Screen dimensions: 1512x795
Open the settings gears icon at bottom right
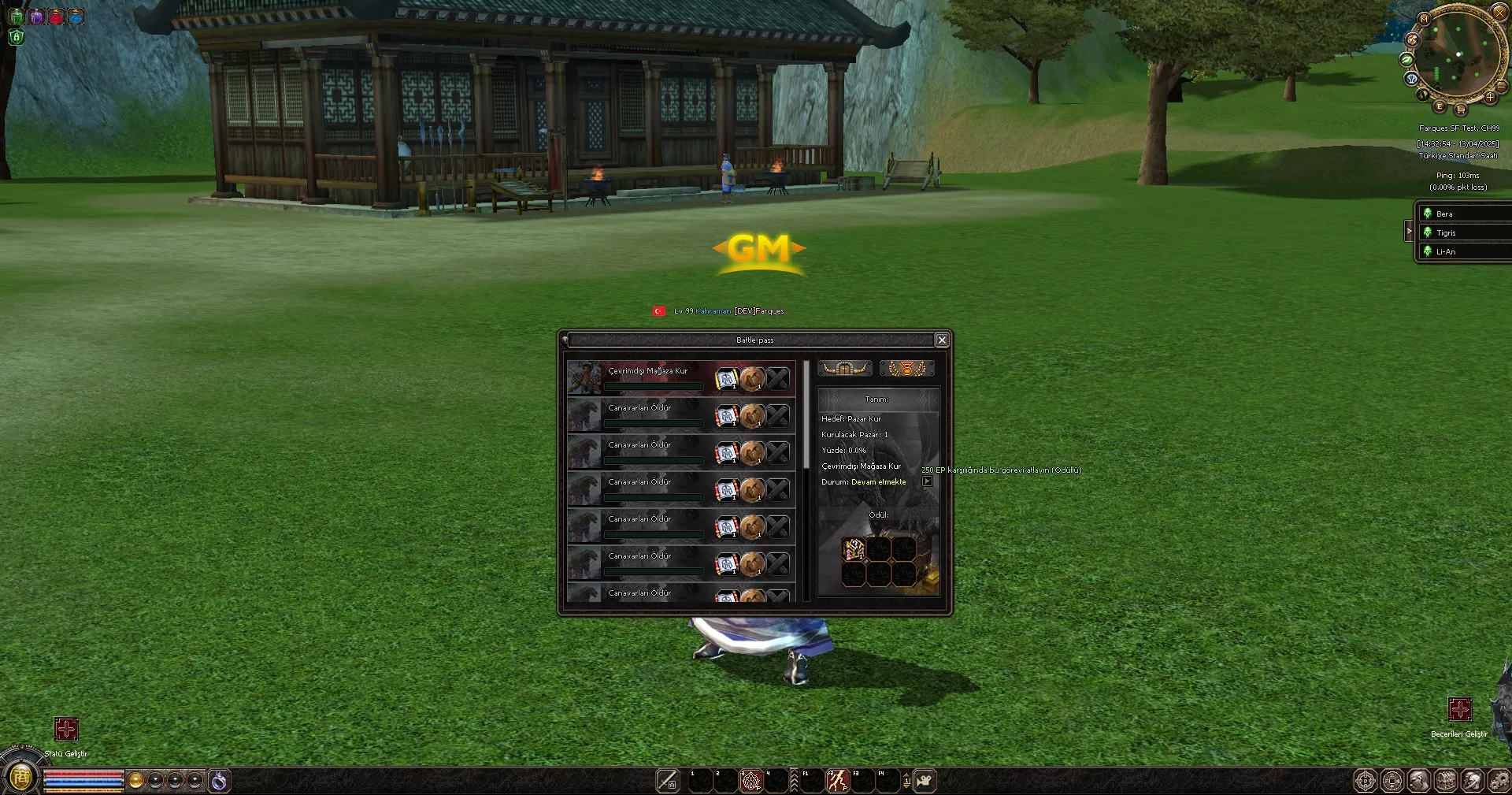1500,781
